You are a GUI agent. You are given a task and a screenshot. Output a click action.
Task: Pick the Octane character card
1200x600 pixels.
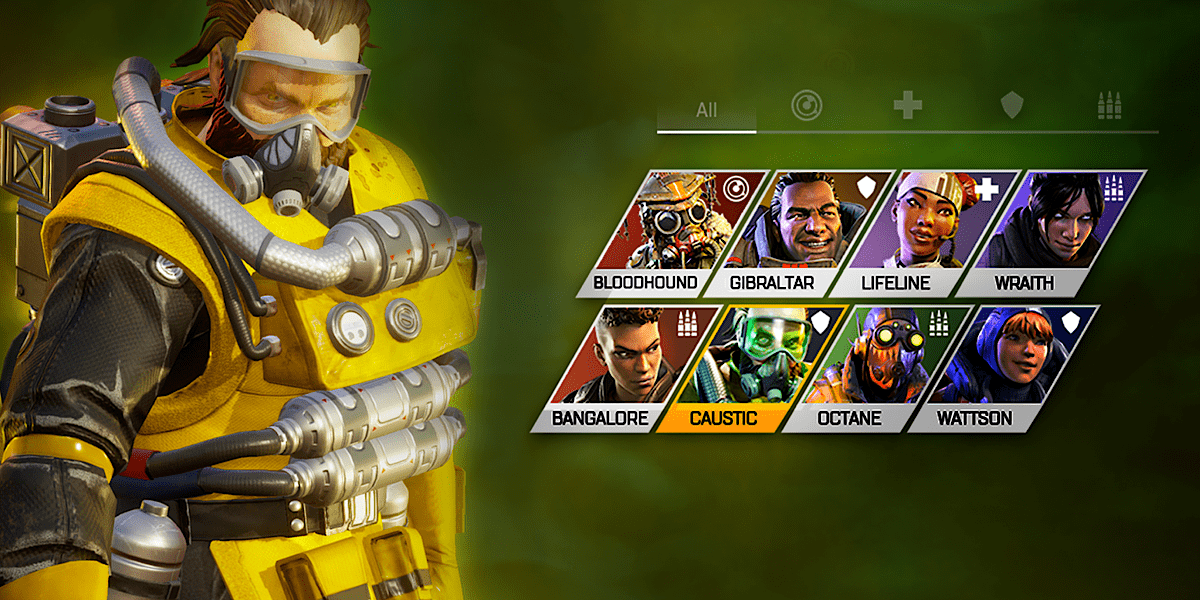876,369
